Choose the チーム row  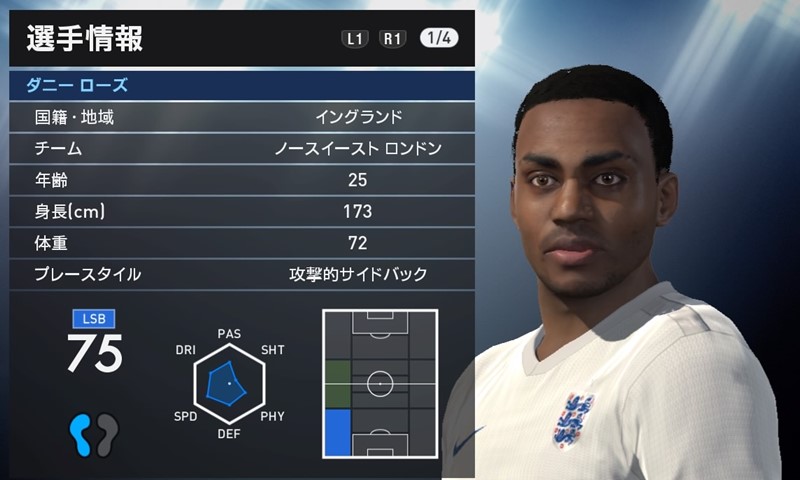click(x=240, y=149)
